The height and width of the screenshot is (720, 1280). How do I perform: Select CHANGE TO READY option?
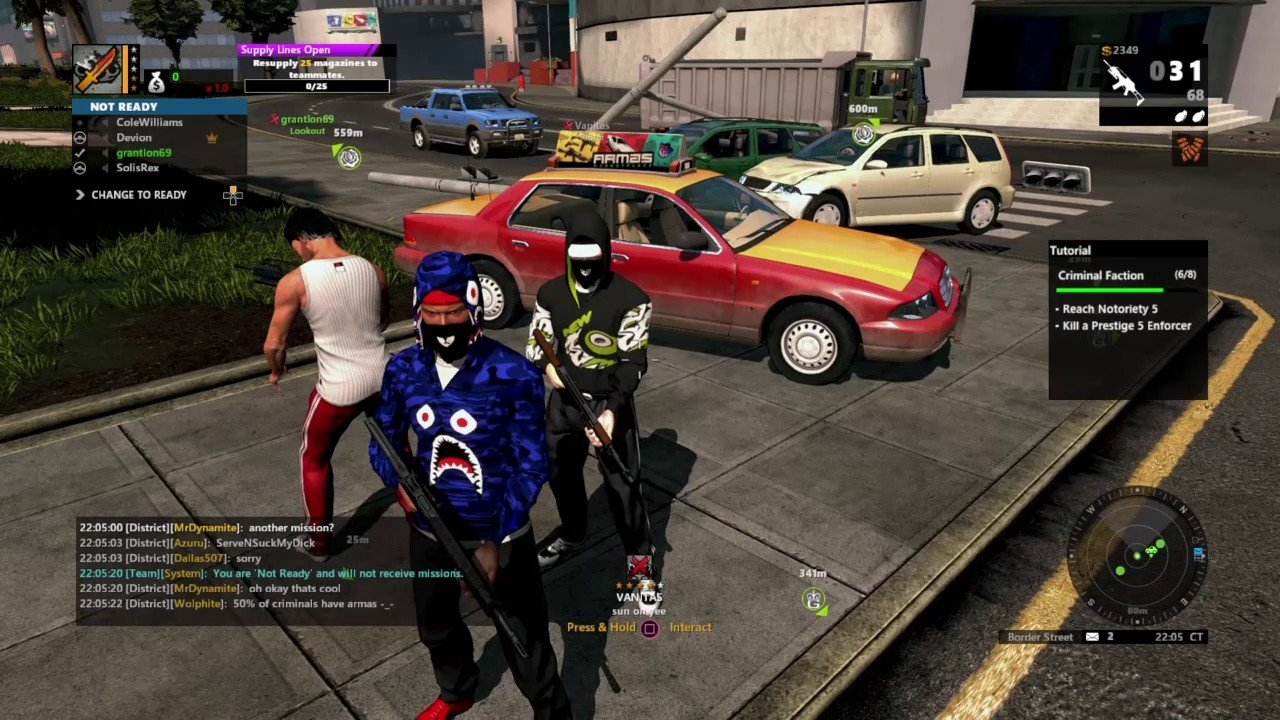138,195
